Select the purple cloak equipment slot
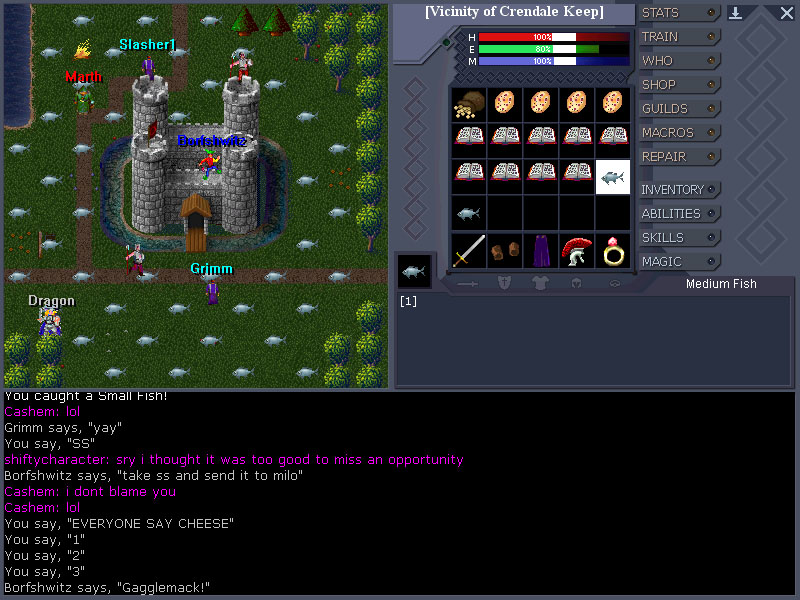The height and width of the screenshot is (600, 800). pyautogui.click(x=540, y=250)
